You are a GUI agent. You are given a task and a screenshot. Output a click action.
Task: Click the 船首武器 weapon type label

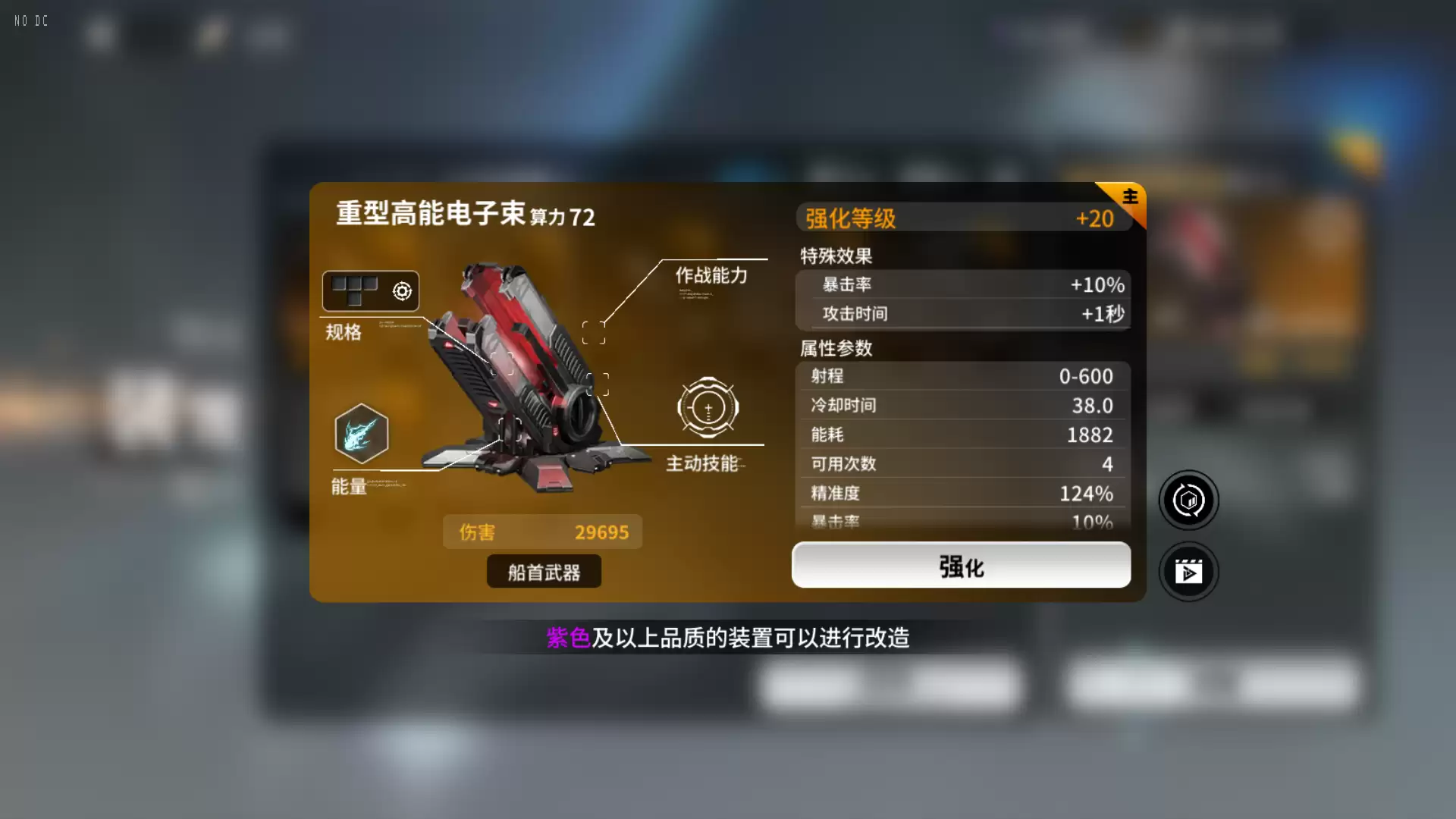coord(543,571)
